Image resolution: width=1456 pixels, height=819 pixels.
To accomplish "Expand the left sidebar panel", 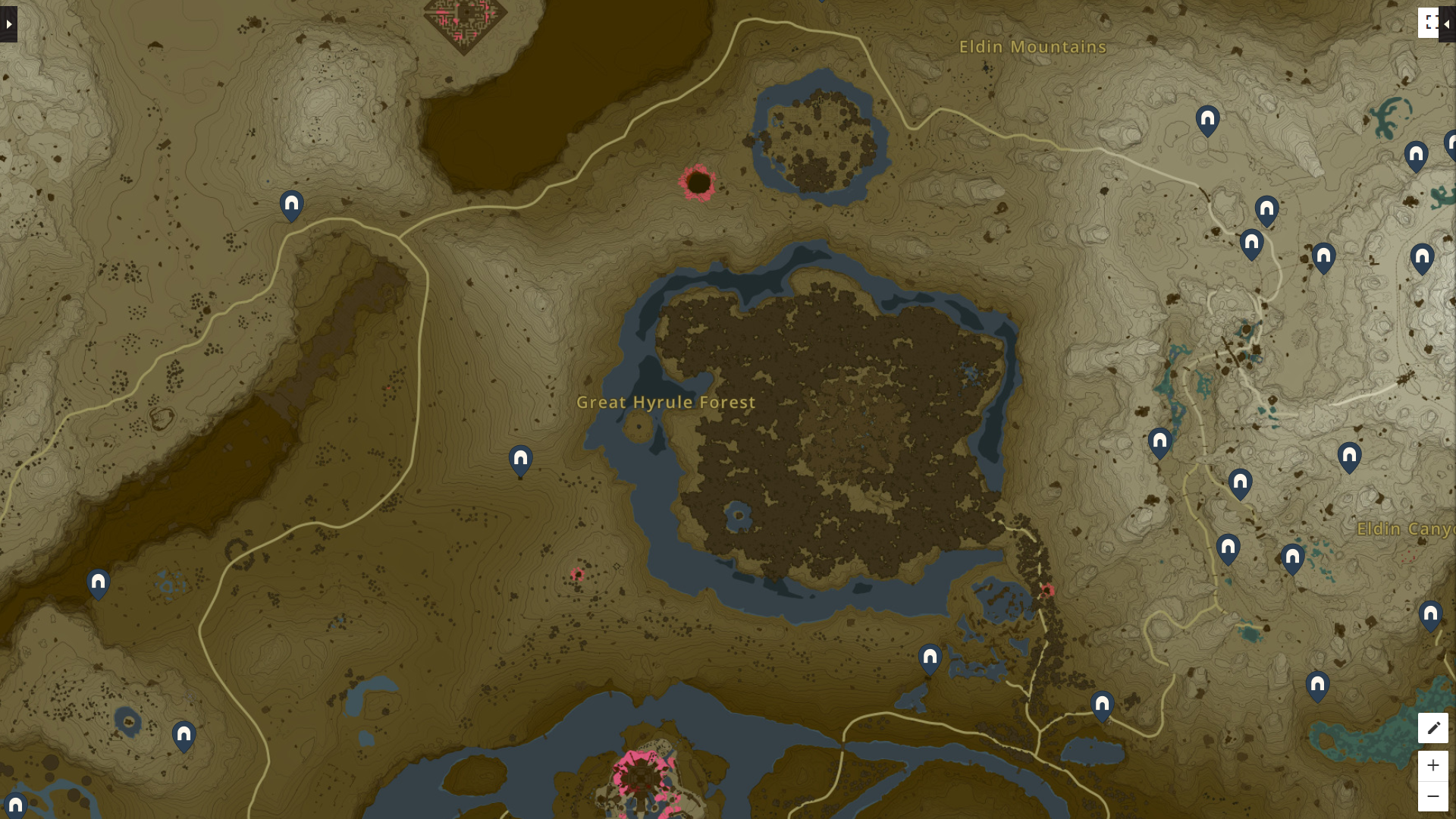I will tap(8, 23).
